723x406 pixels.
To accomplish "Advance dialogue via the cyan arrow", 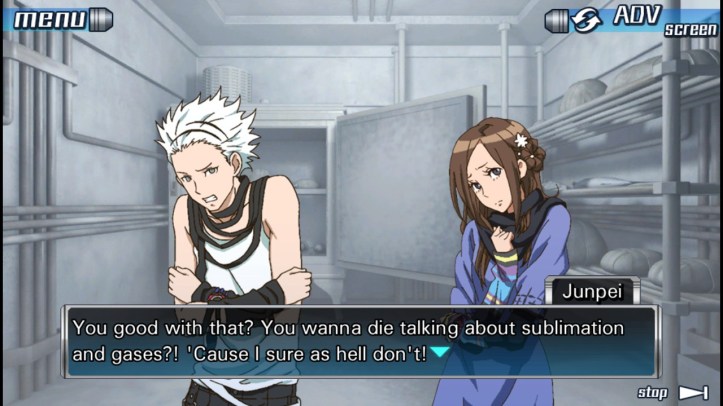I will (439, 352).
